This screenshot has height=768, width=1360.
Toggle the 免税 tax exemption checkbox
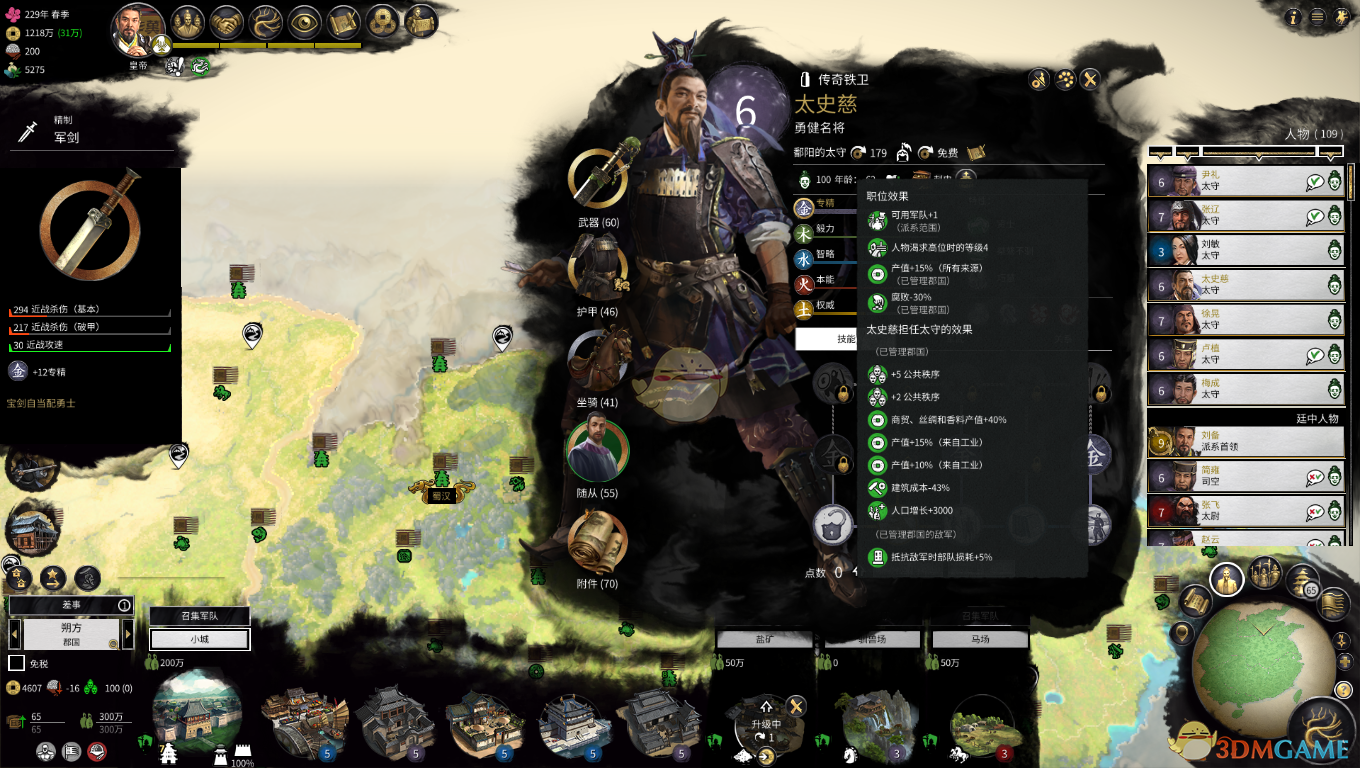[16, 663]
